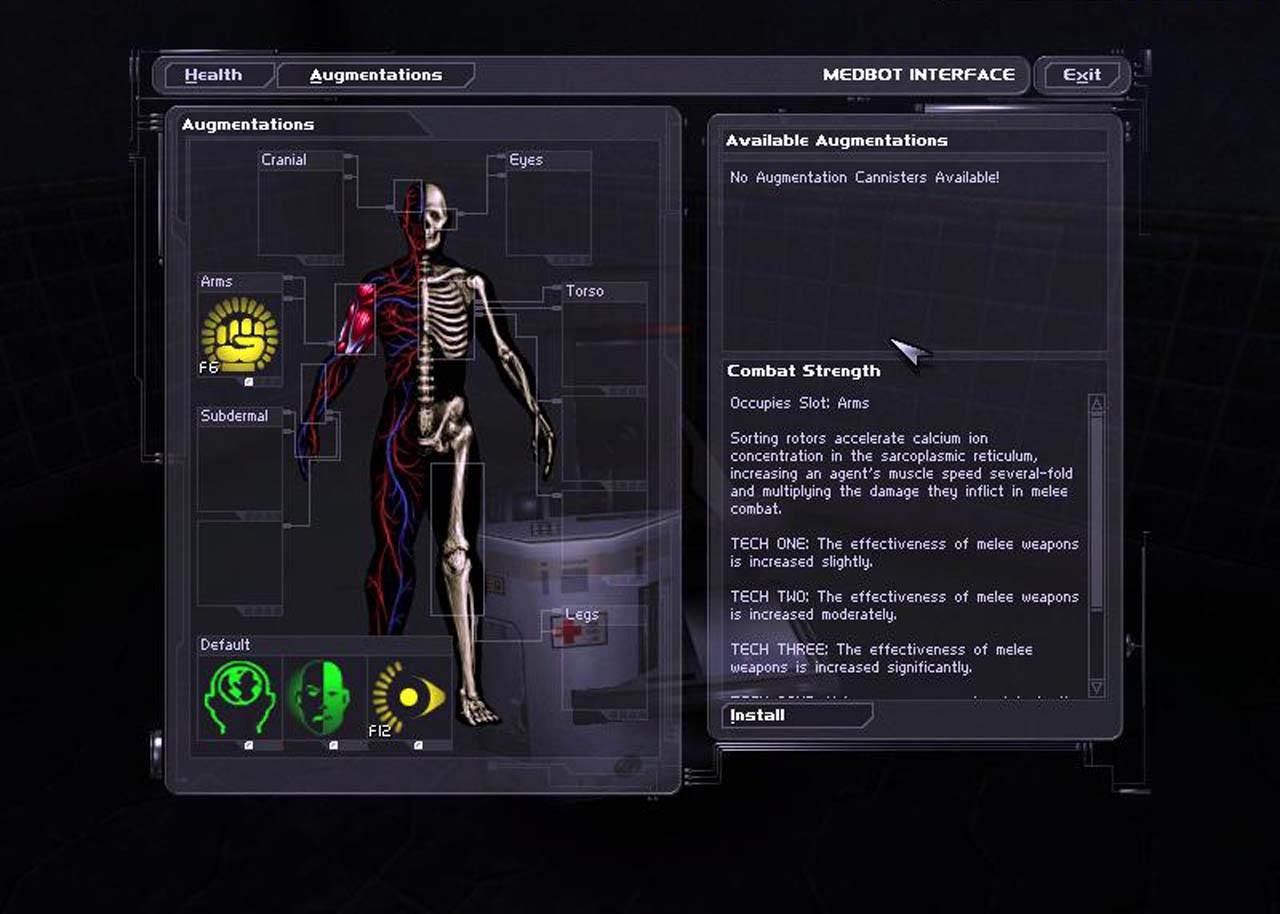Viewport: 1280px width, 914px height.
Task: Install the selected augmentation
Action: (x=796, y=715)
